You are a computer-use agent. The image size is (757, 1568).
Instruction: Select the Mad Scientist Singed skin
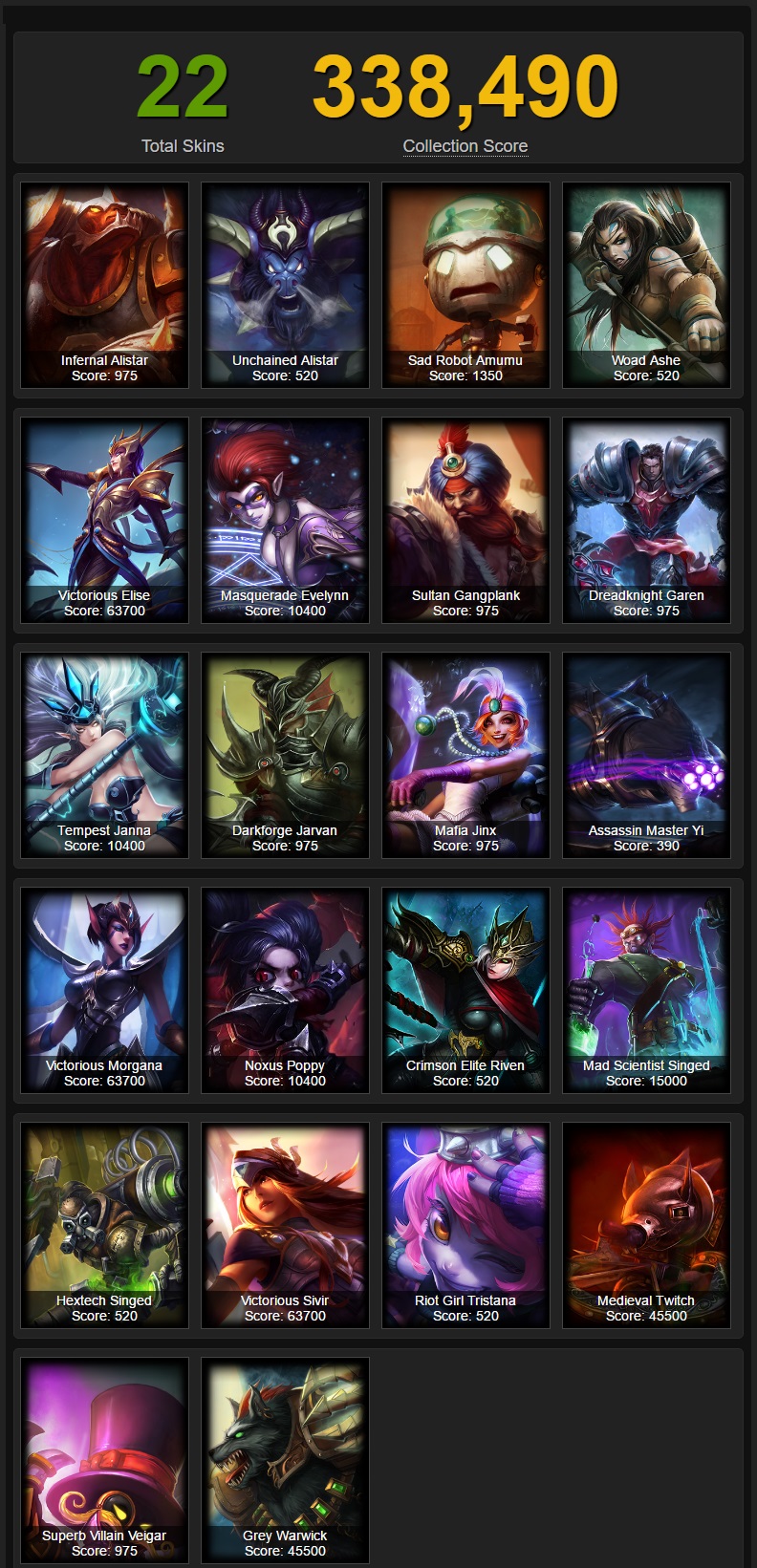646,990
